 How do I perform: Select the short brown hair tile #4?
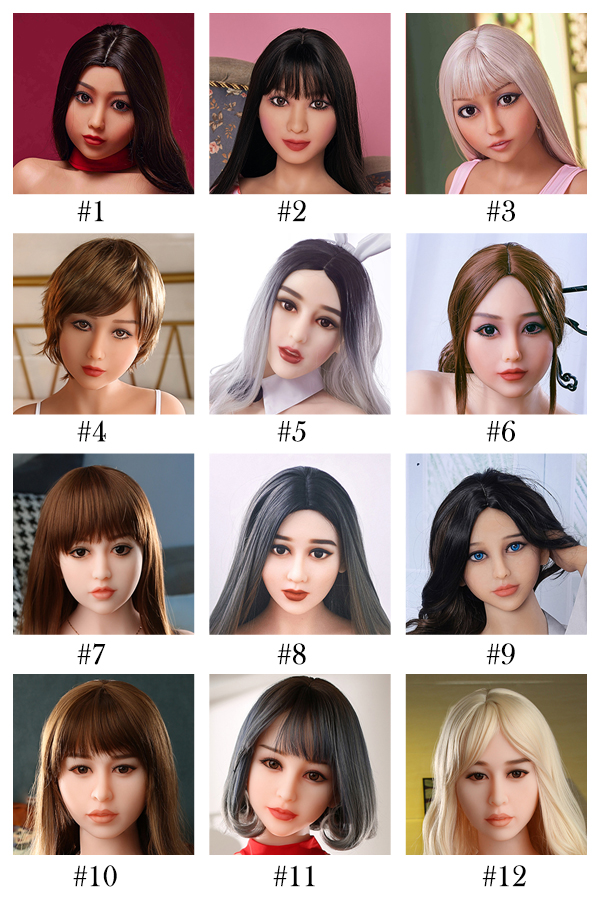tap(103, 324)
